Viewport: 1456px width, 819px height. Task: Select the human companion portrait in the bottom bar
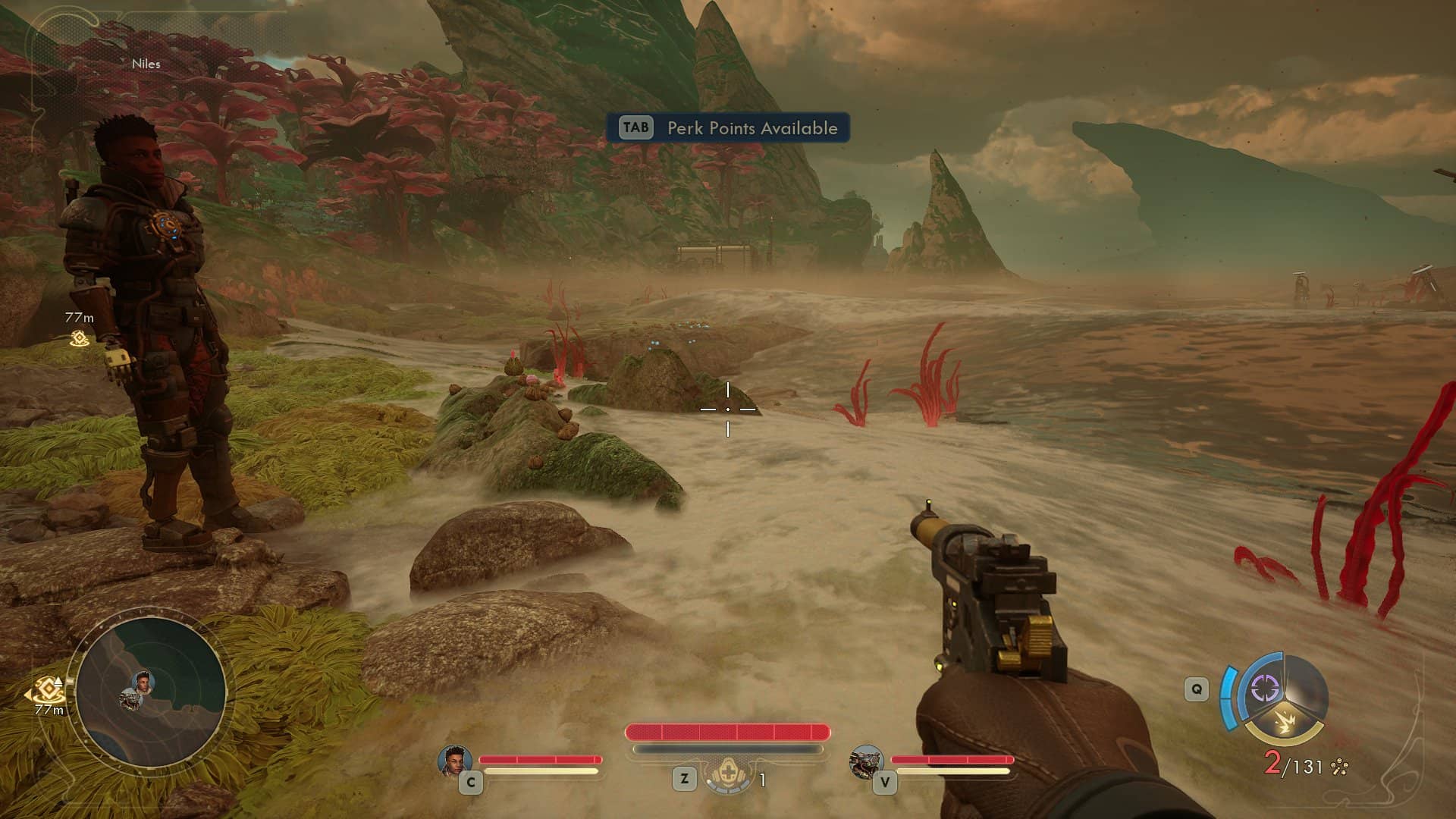pos(455,761)
